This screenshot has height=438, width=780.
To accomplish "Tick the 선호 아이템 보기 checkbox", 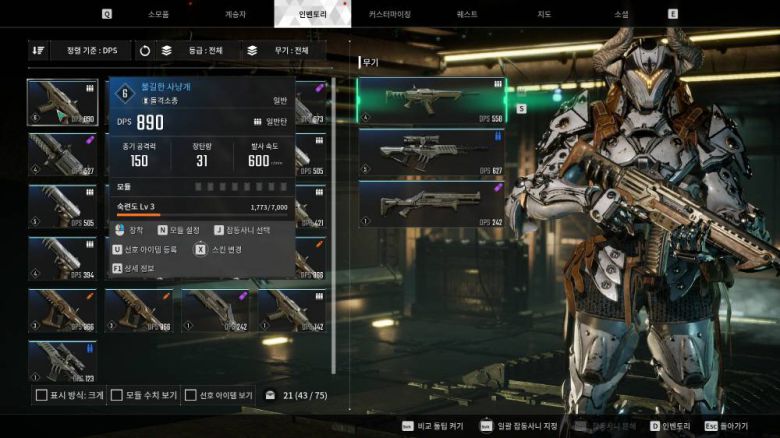I will [192, 395].
